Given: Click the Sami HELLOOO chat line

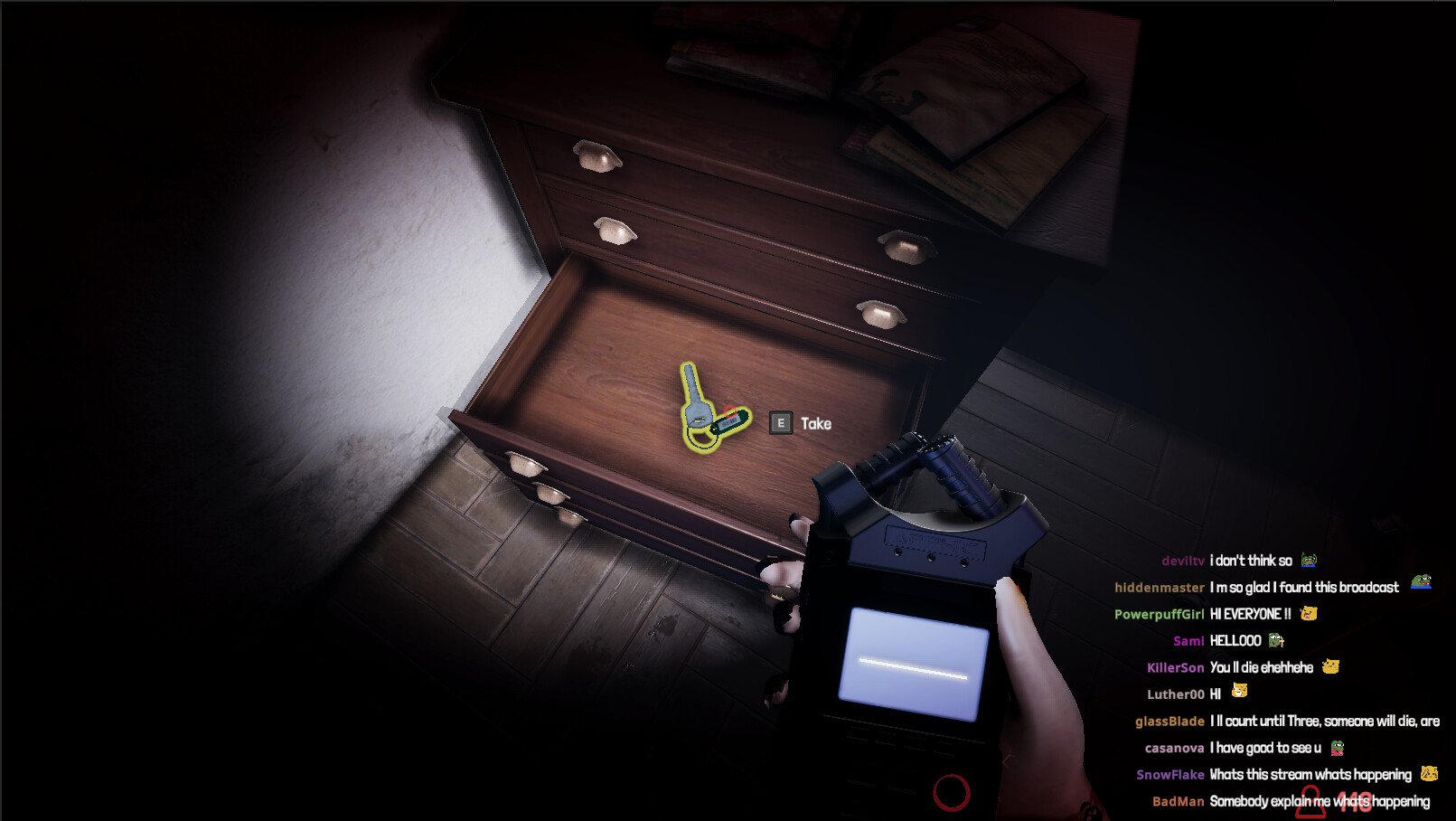Looking at the screenshot, I should coord(1235,640).
